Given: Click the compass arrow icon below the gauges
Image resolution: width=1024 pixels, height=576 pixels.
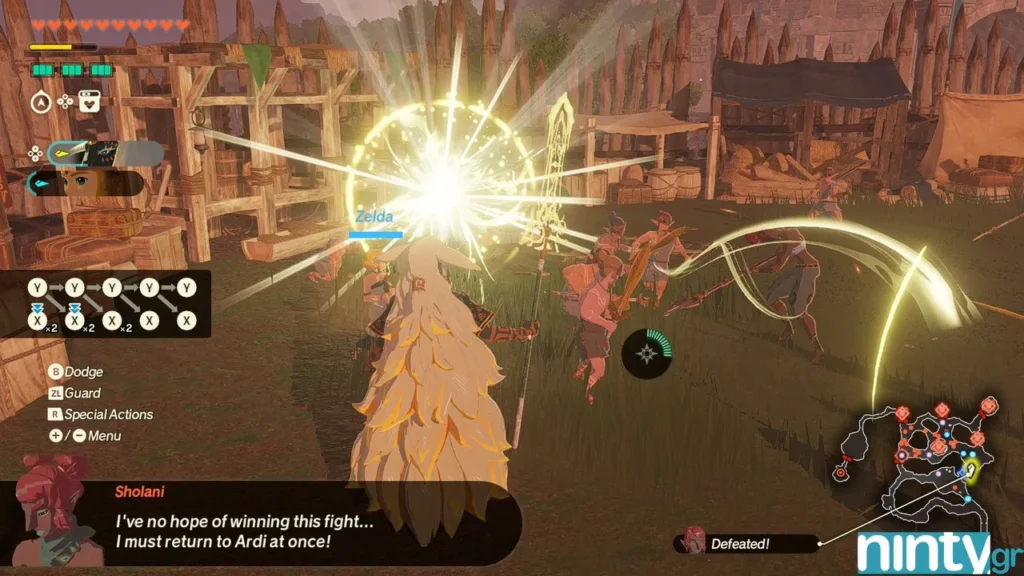Looking at the screenshot, I should (41, 101).
